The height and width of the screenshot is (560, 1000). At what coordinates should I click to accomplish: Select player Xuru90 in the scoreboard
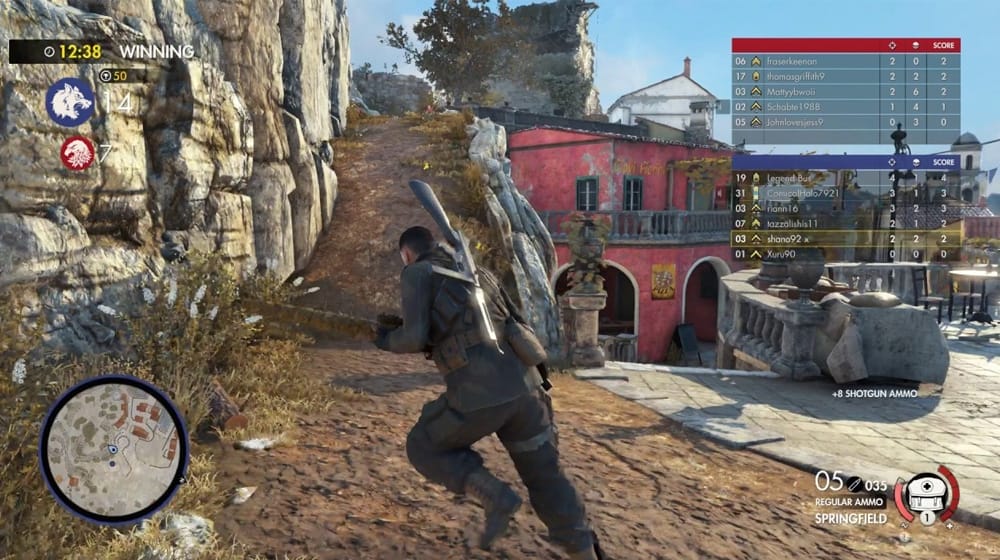(845, 254)
